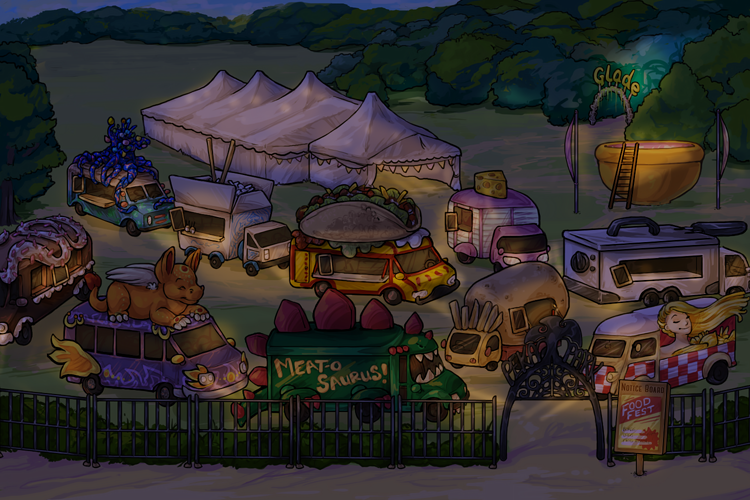Image resolution: width=750 pixels, height=500 pixels.
Task: Select the giant golden bowl
Action: (650, 170)
